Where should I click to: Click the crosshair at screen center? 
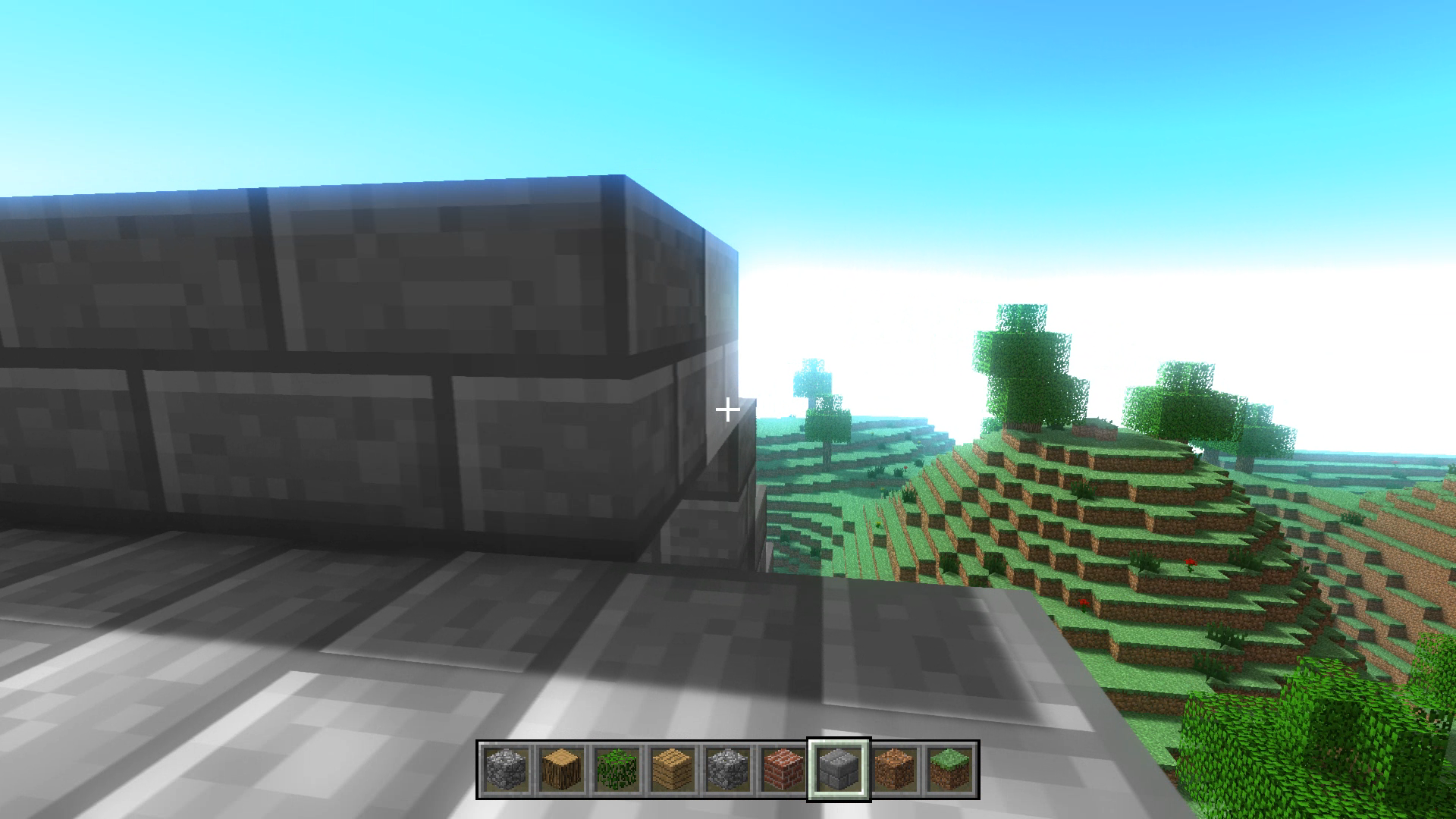(728, 409)
